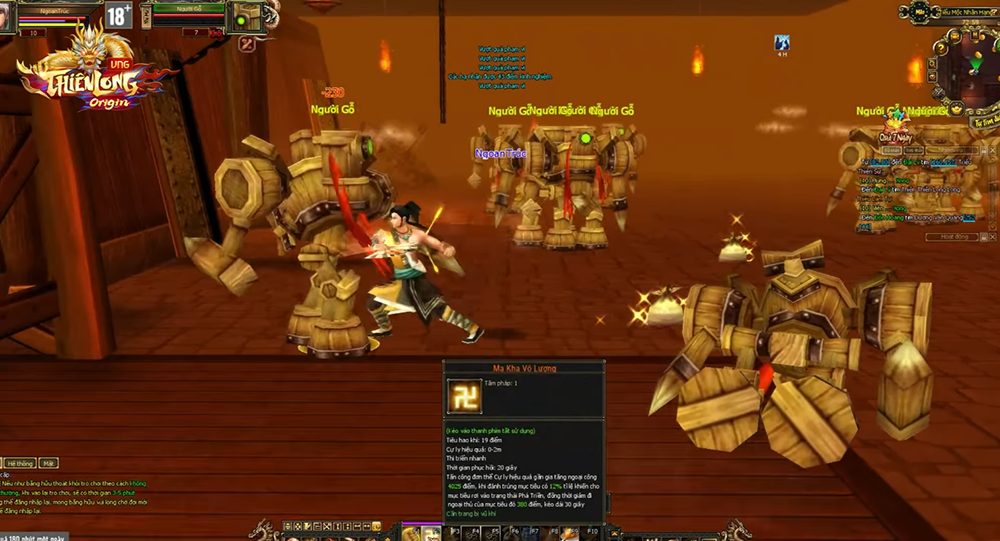This screenshot has height=541, width=1000.
Task: Click the Hoạt động button
Action: [x=952, y=237]
